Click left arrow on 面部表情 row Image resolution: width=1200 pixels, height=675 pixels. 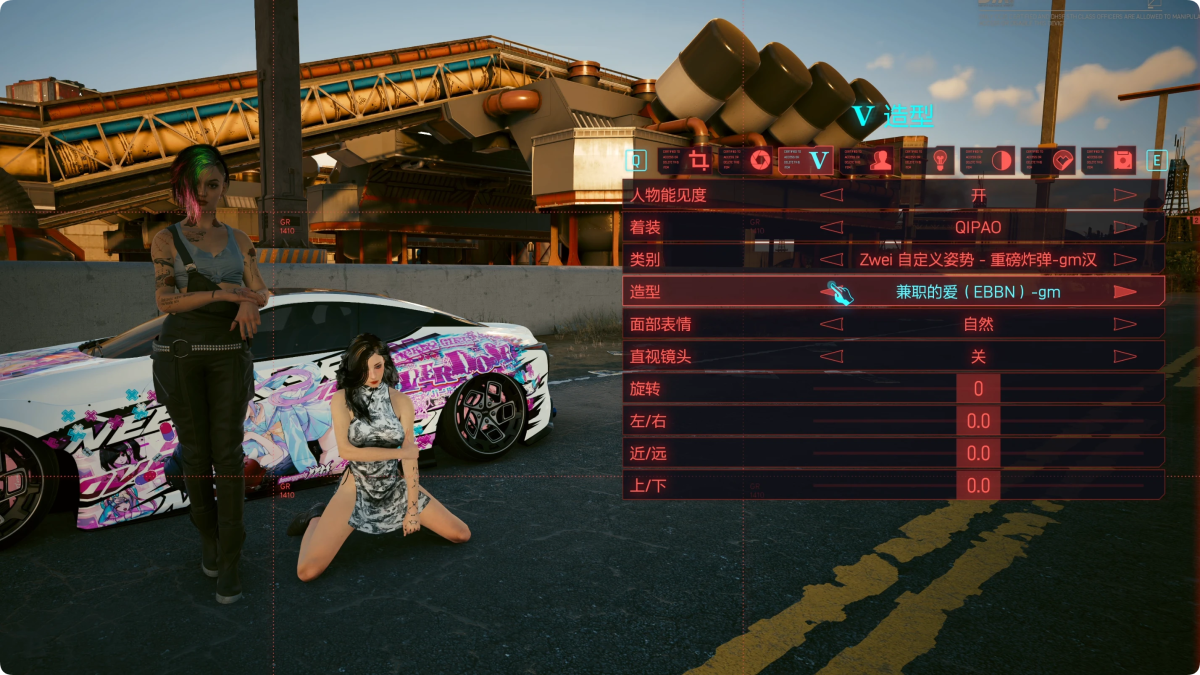[831, 324]
